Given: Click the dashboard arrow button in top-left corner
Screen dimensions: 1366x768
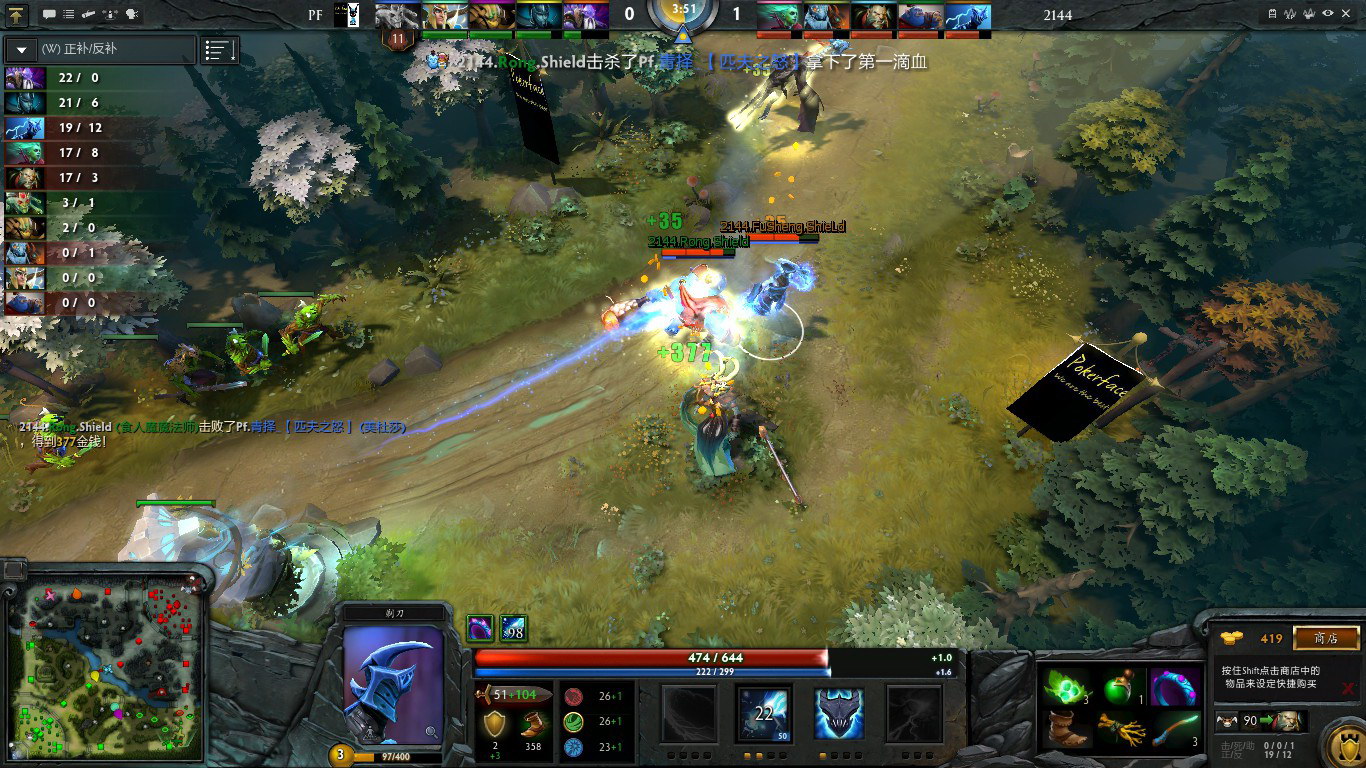Looking at the screenshot, I should 17,15.
